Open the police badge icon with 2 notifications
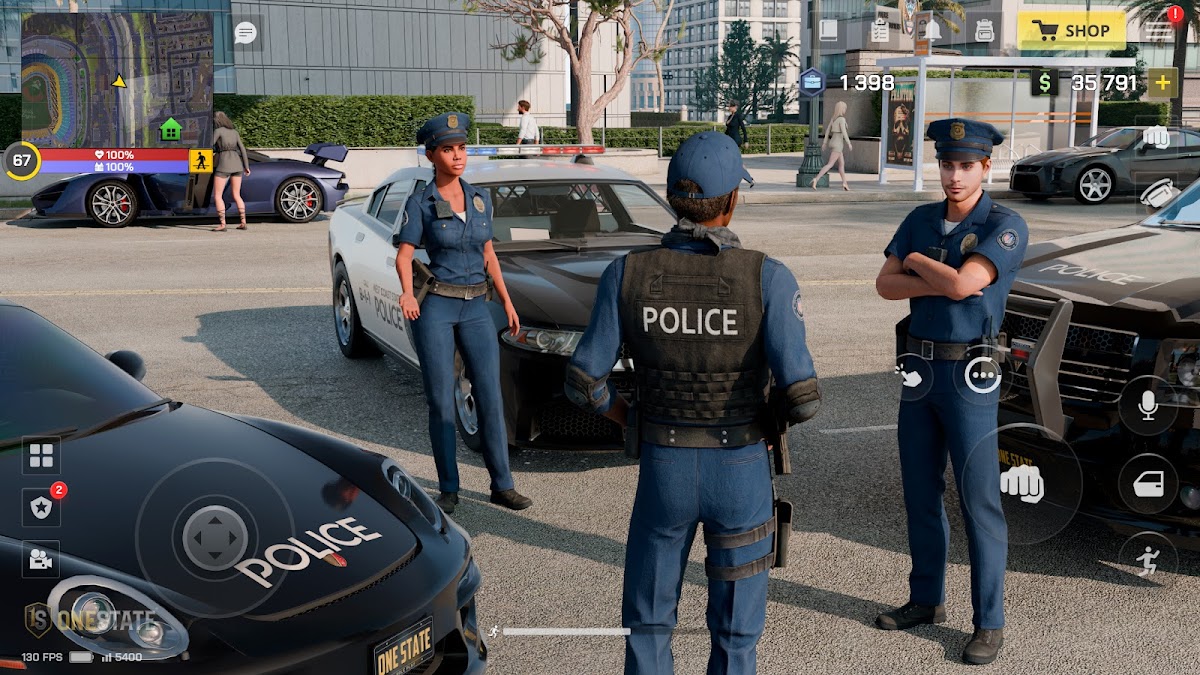 [41, 508]
